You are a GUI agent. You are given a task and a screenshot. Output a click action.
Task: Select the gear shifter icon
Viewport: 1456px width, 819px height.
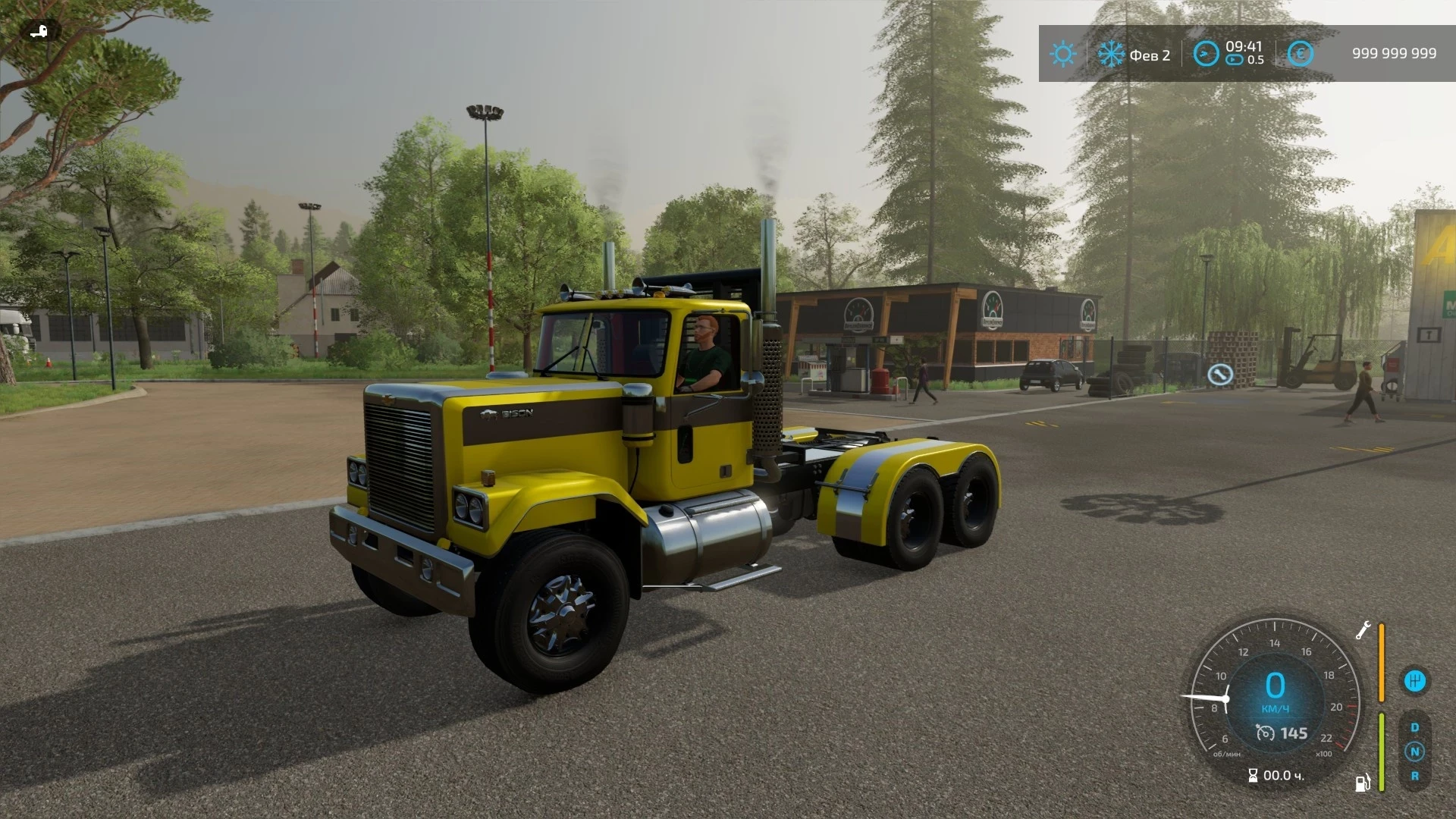click(1415, 680)
